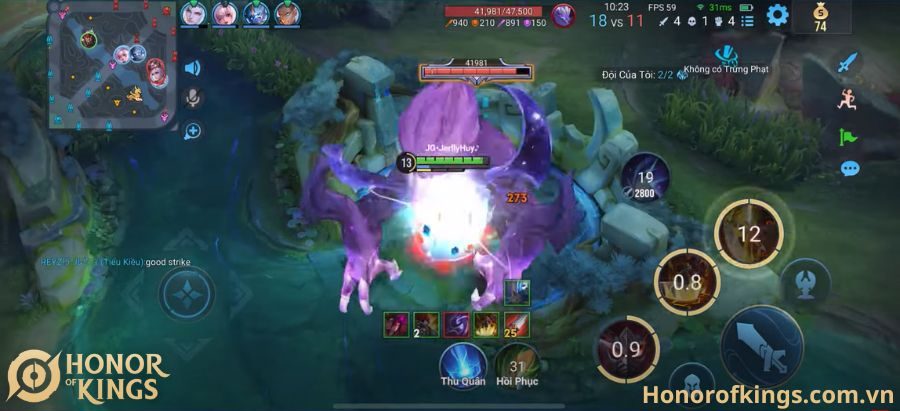900x411 pixels.
Task: Open the settings gear menu
Action: [777, 15]
